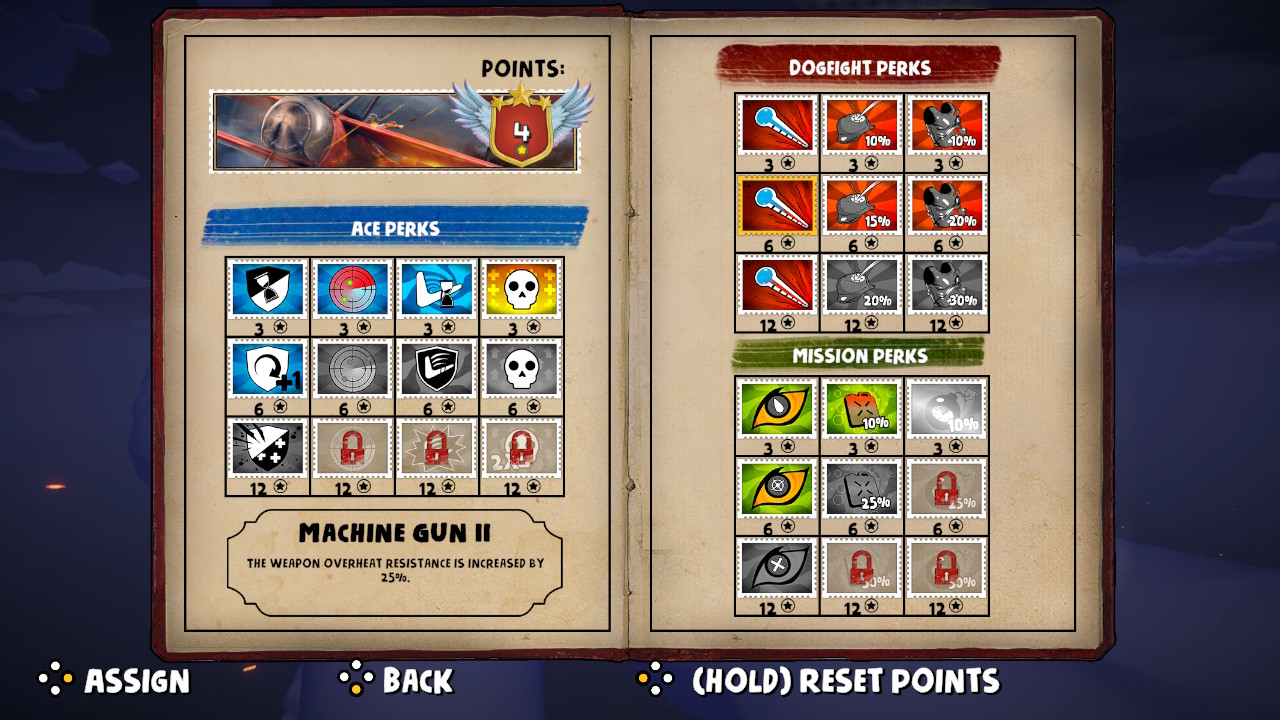Choose the grey body armor 30% perk
1280x720 pixels.
(x=946, y=285)
